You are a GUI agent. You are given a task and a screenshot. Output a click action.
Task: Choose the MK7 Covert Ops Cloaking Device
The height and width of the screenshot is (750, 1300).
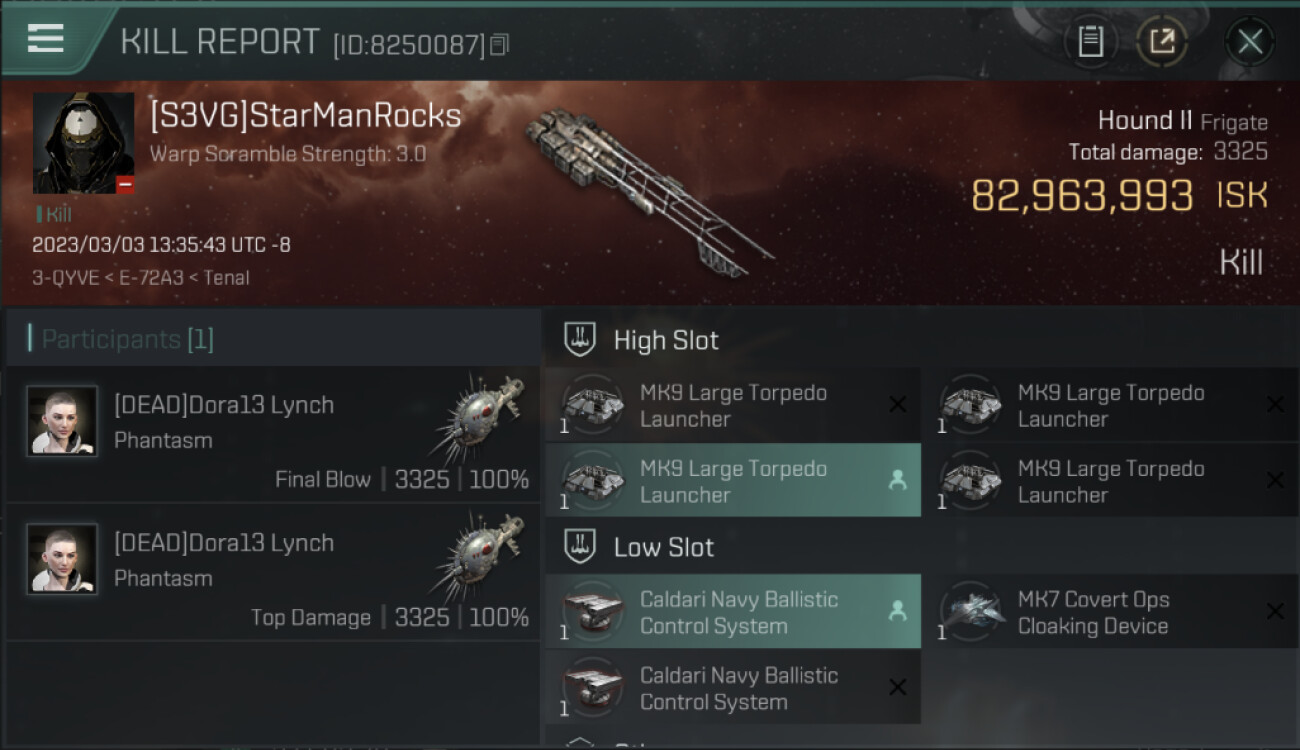1110,612
